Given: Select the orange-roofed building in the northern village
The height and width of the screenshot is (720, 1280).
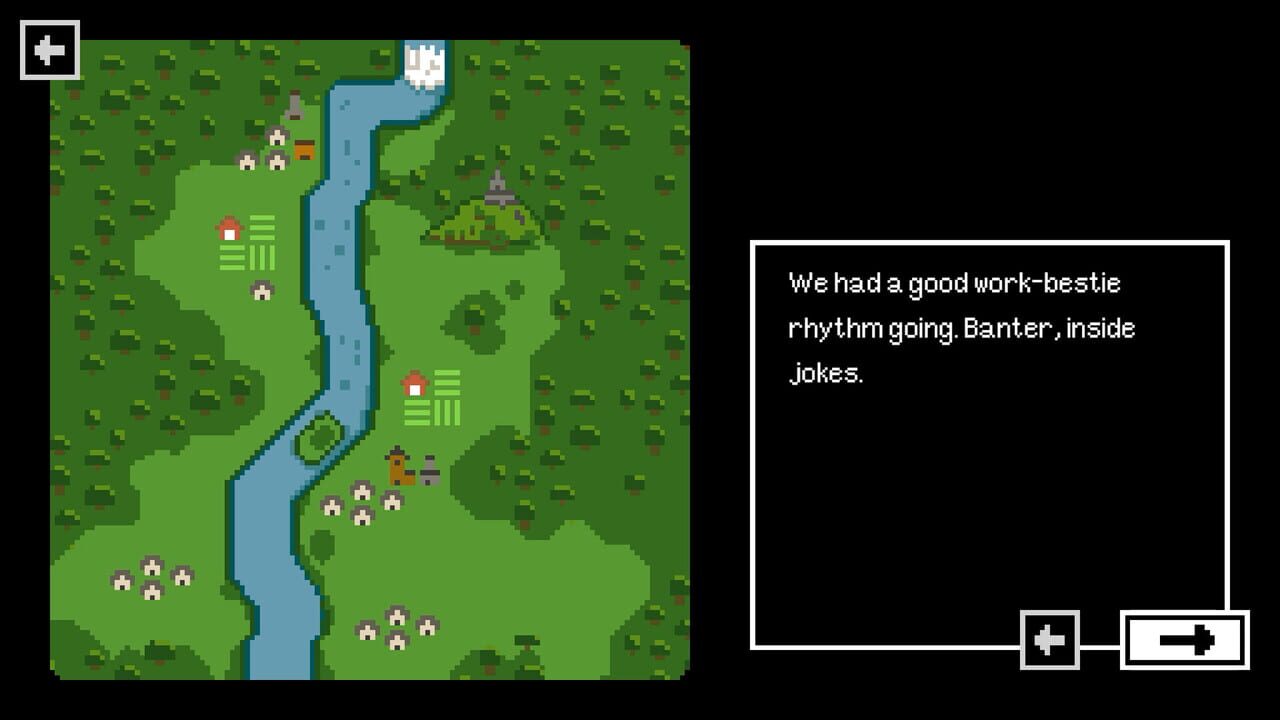Looking at the screenshot, I should tap(303, 148).
